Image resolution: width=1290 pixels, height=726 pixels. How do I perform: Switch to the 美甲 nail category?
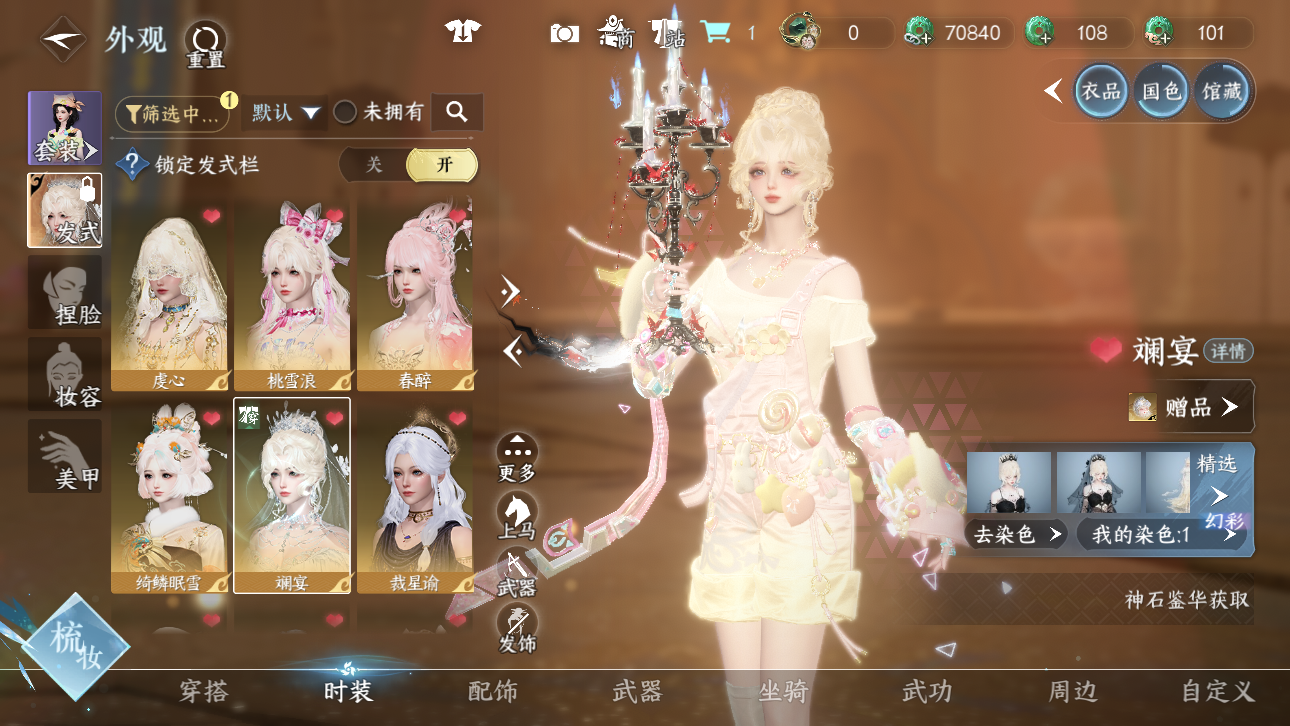(65, 456)
